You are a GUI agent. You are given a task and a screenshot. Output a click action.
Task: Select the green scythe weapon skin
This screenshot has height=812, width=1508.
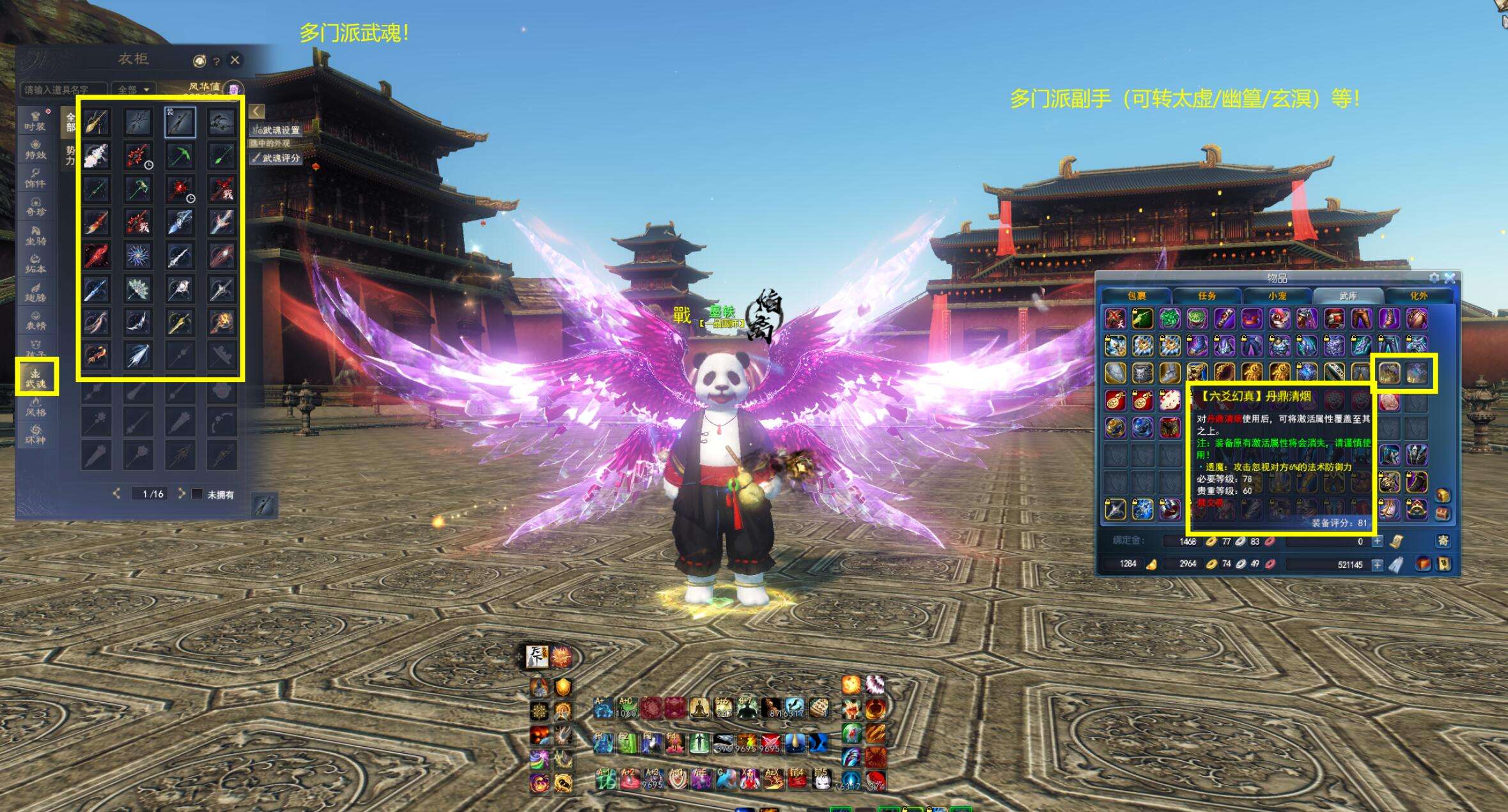pos(180,155)
